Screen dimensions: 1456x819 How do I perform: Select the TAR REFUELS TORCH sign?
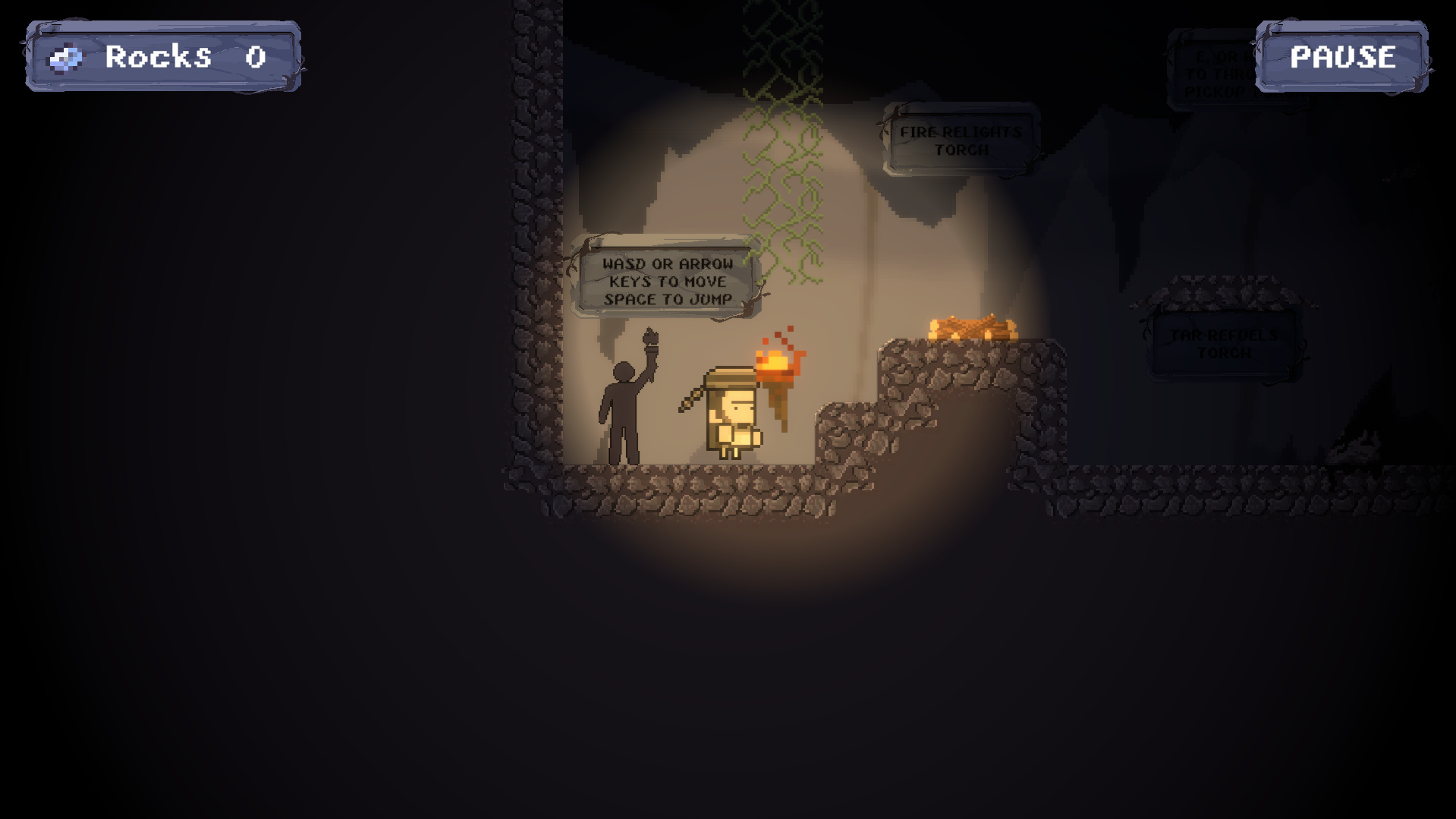click(x=1222, y=343)
